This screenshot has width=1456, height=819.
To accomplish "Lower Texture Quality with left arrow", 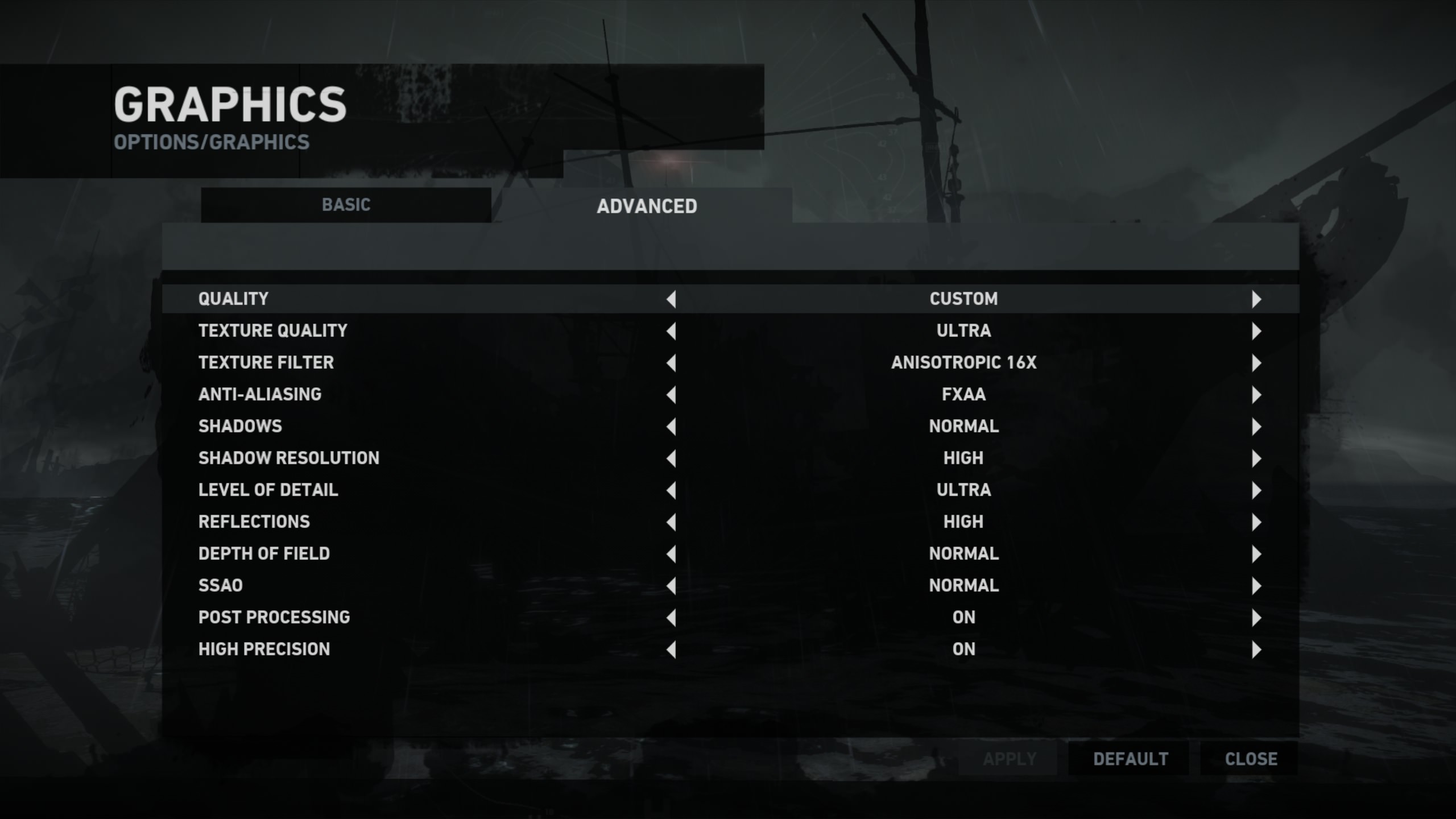I will [x=672, y=331].
